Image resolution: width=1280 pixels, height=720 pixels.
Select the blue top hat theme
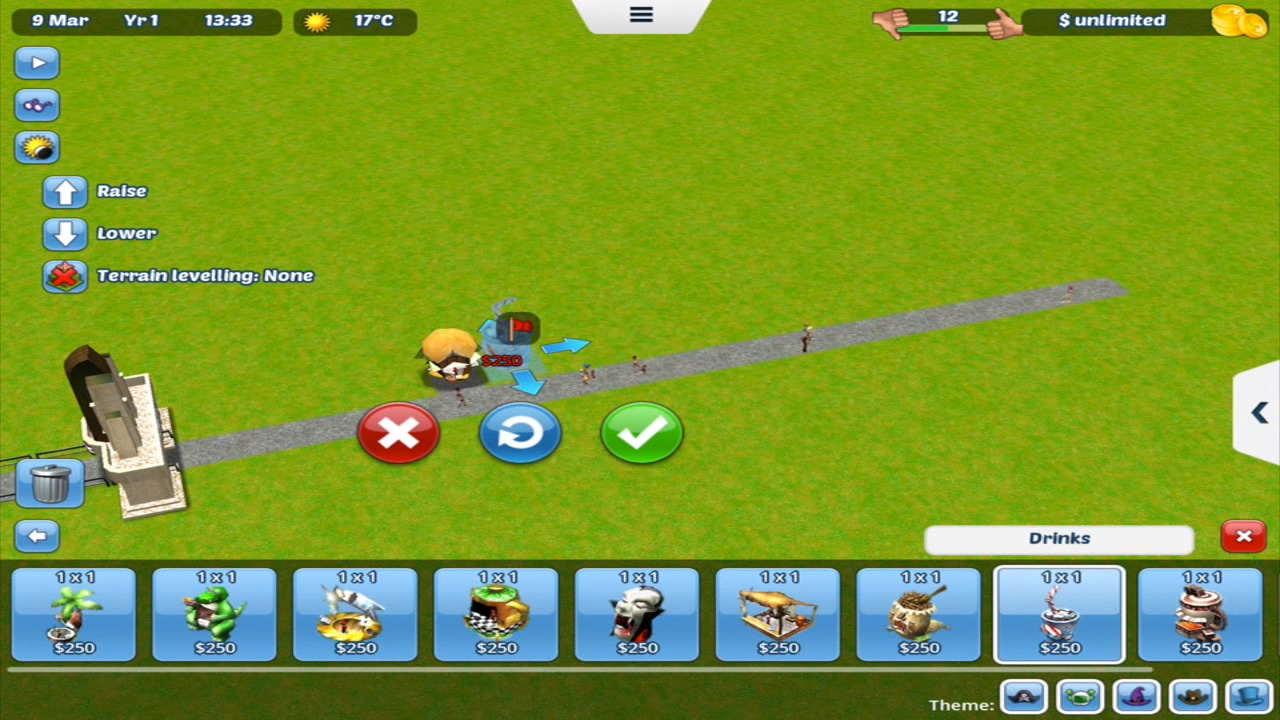pyautogui.click(x=1249, y=696)
